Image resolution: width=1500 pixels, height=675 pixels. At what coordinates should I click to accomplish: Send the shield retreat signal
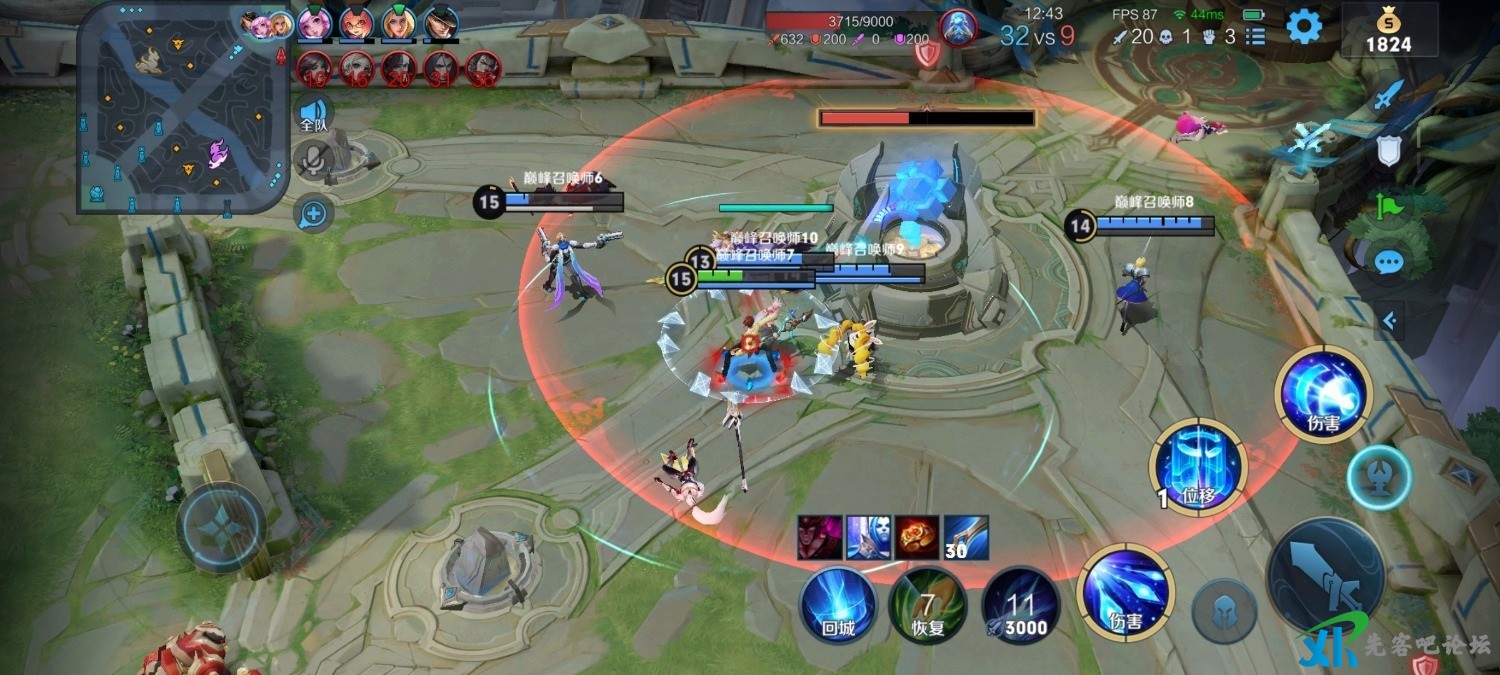tap(1388, 151)
